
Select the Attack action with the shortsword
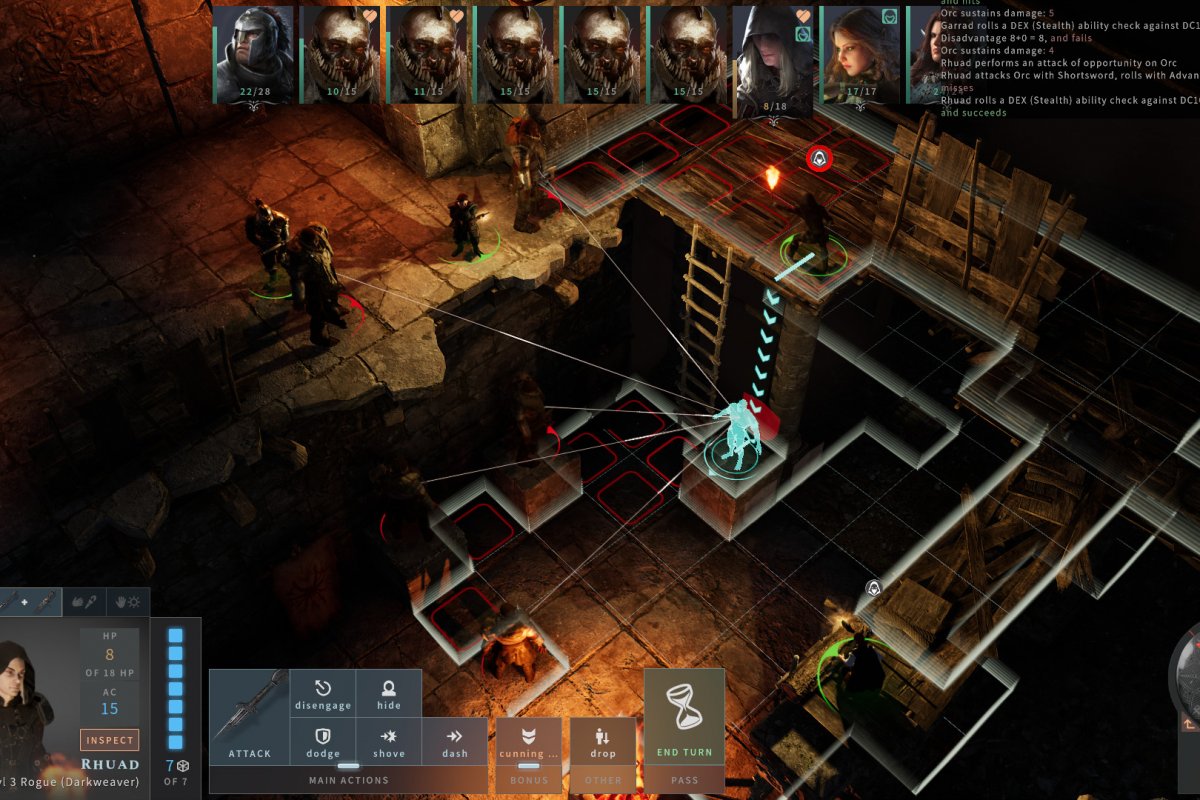click(x=249, y=717)
